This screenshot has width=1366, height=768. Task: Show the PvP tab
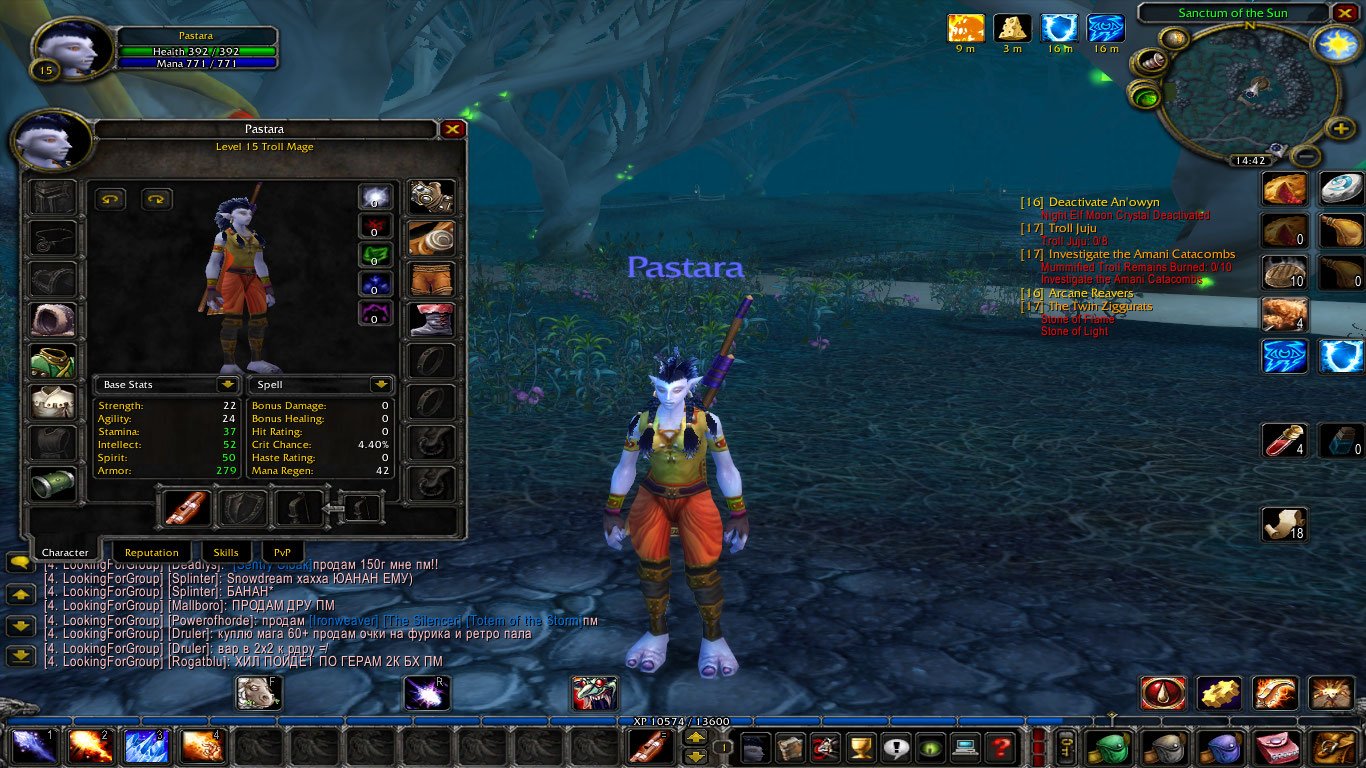283,552
